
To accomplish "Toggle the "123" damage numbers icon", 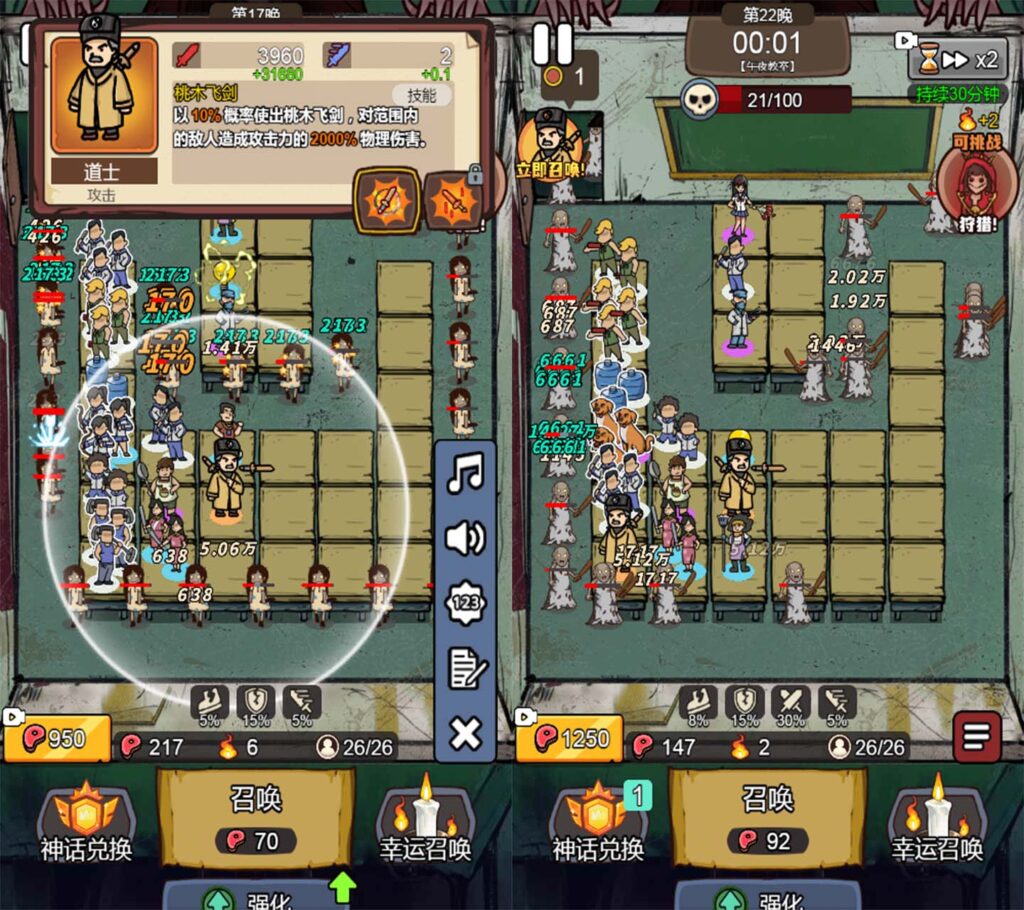I will point(465,604).
